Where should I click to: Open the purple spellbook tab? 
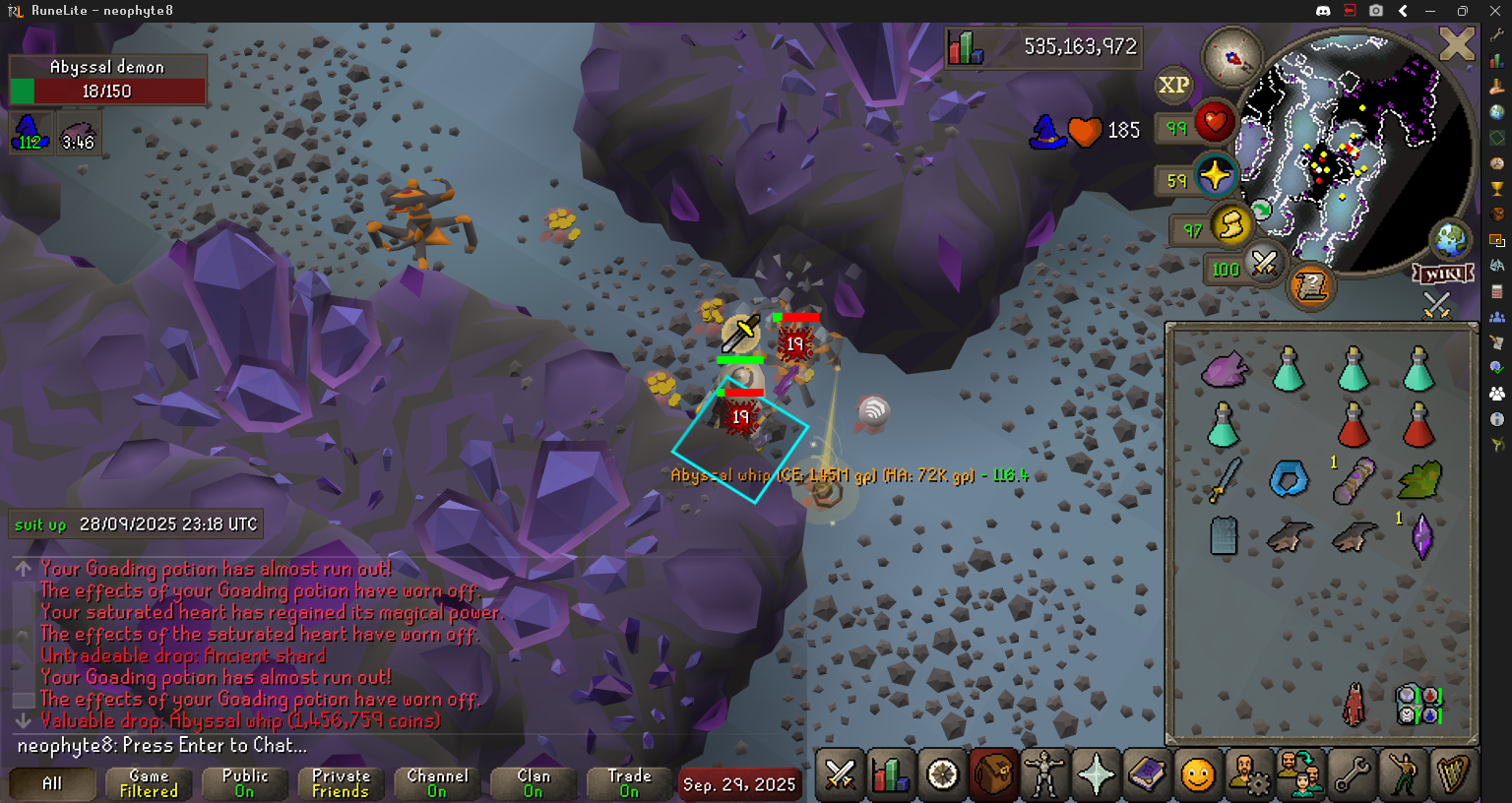click(1147, 774)
